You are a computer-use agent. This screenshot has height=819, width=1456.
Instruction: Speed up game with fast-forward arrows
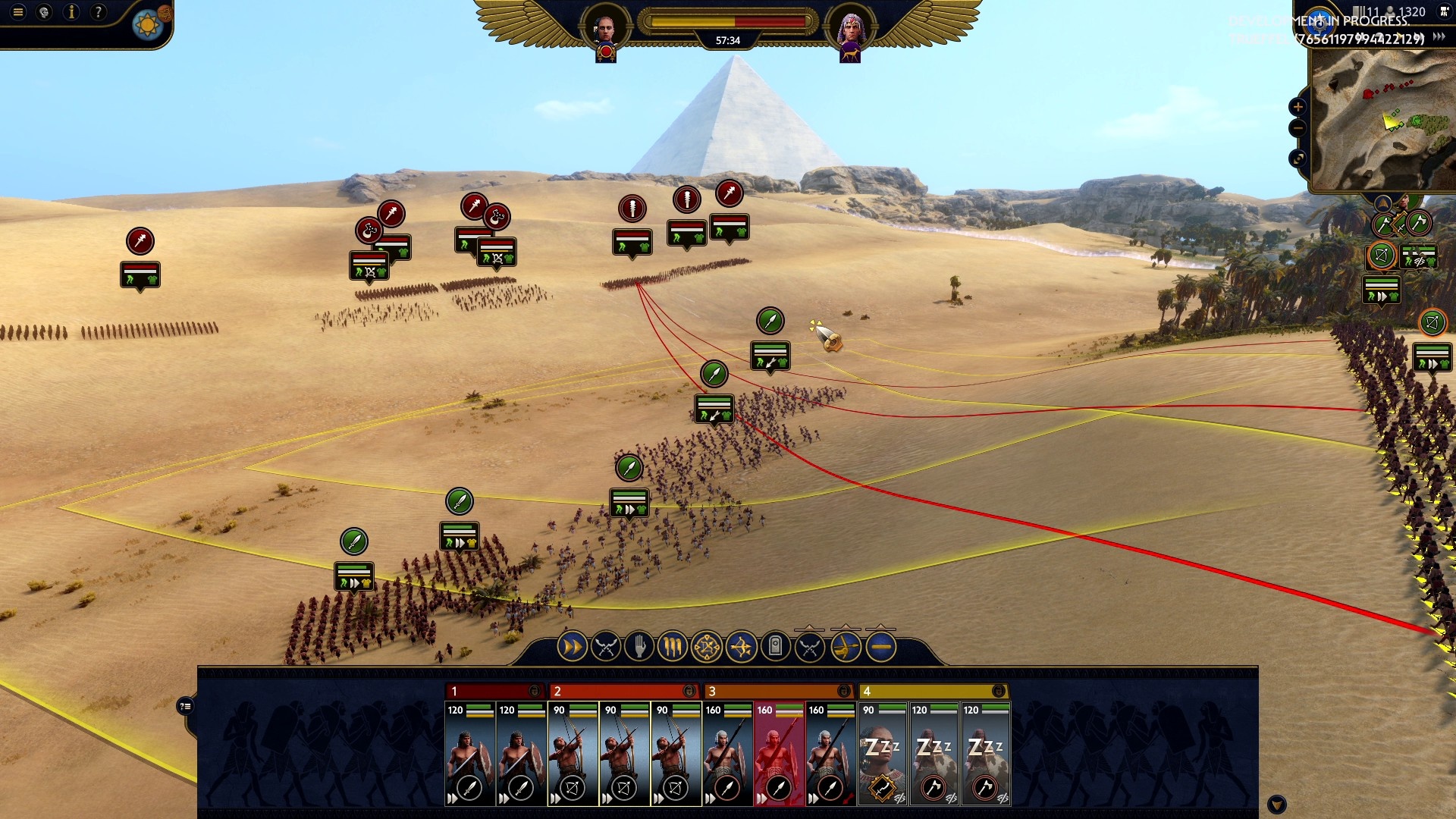click(1439, 36)
